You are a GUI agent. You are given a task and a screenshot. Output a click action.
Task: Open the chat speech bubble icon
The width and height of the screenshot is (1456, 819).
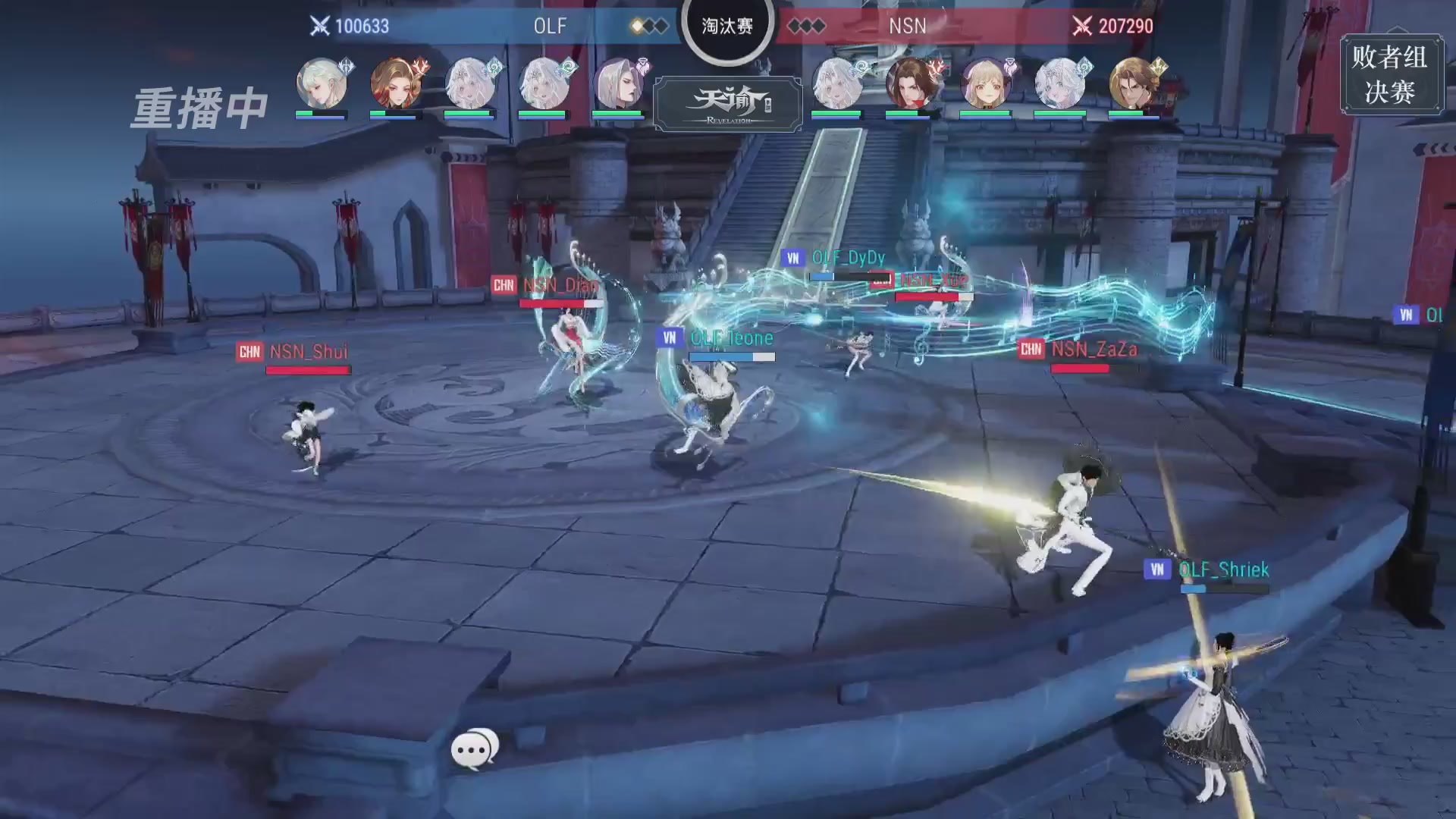point(475,748)
